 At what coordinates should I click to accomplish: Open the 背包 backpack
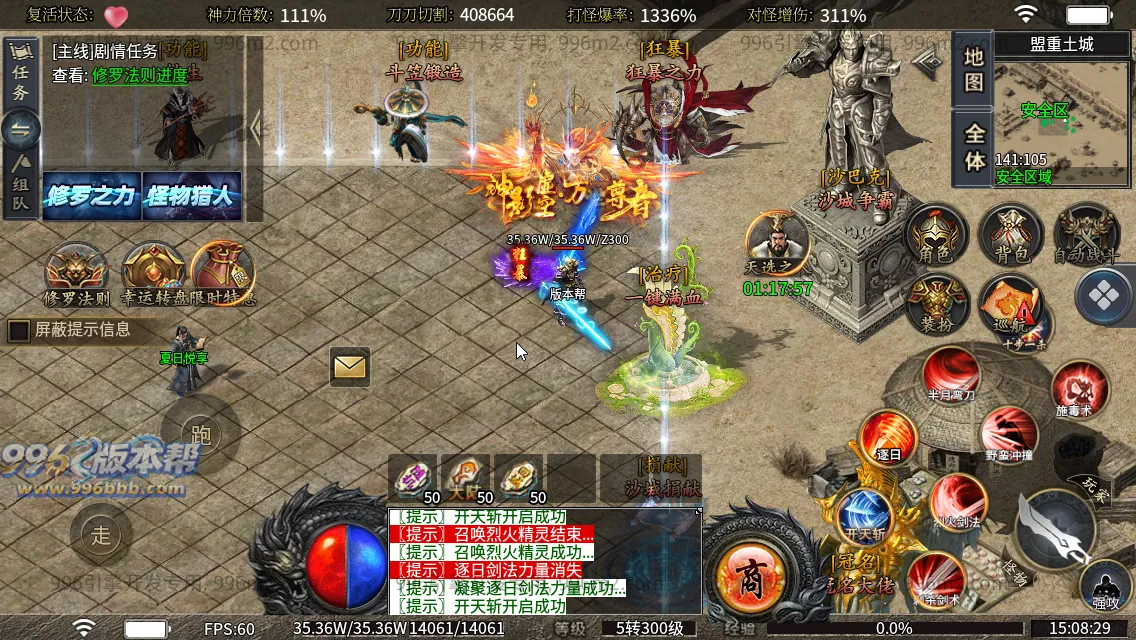pos(1010,237)
